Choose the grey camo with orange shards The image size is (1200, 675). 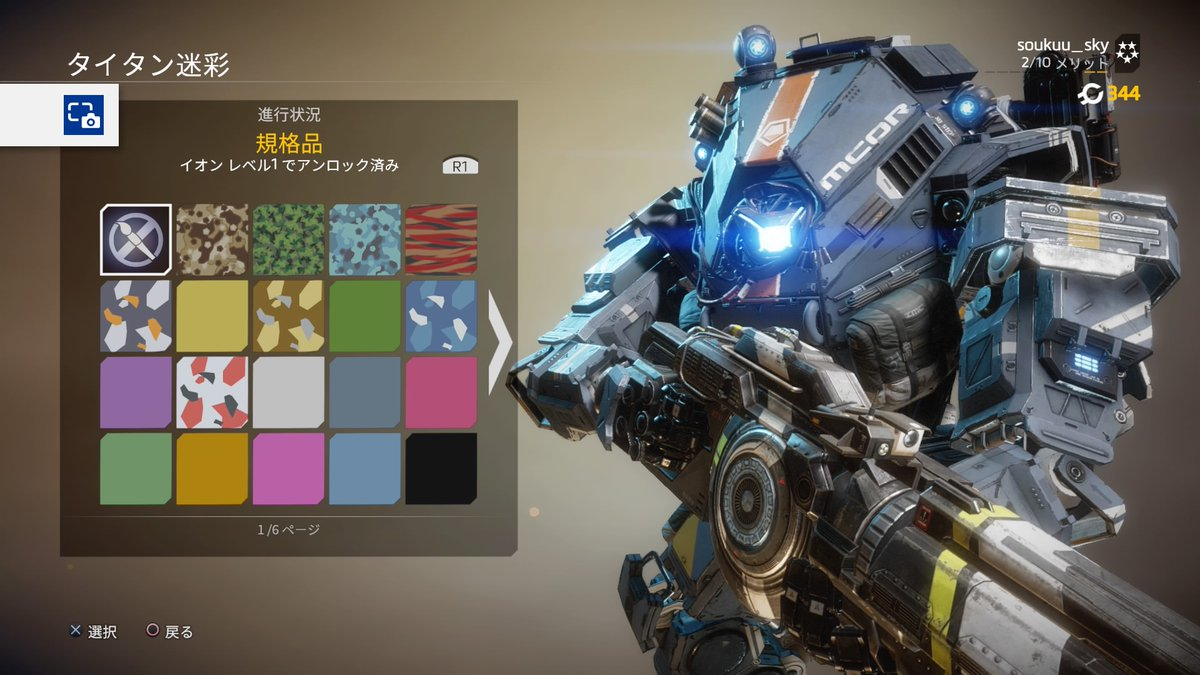click(136, 316)
